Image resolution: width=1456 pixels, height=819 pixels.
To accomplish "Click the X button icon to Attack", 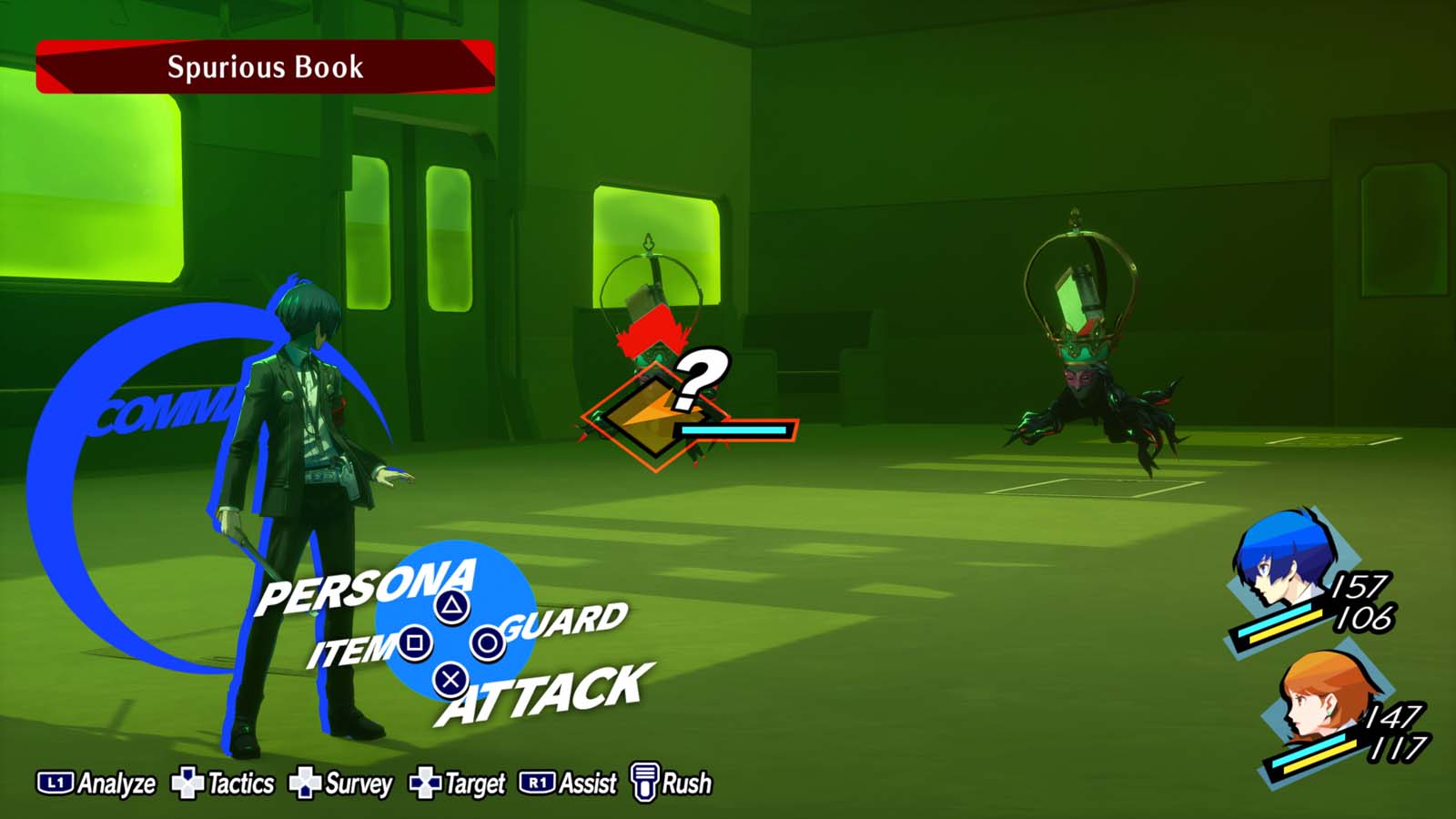I will (449, 681).
